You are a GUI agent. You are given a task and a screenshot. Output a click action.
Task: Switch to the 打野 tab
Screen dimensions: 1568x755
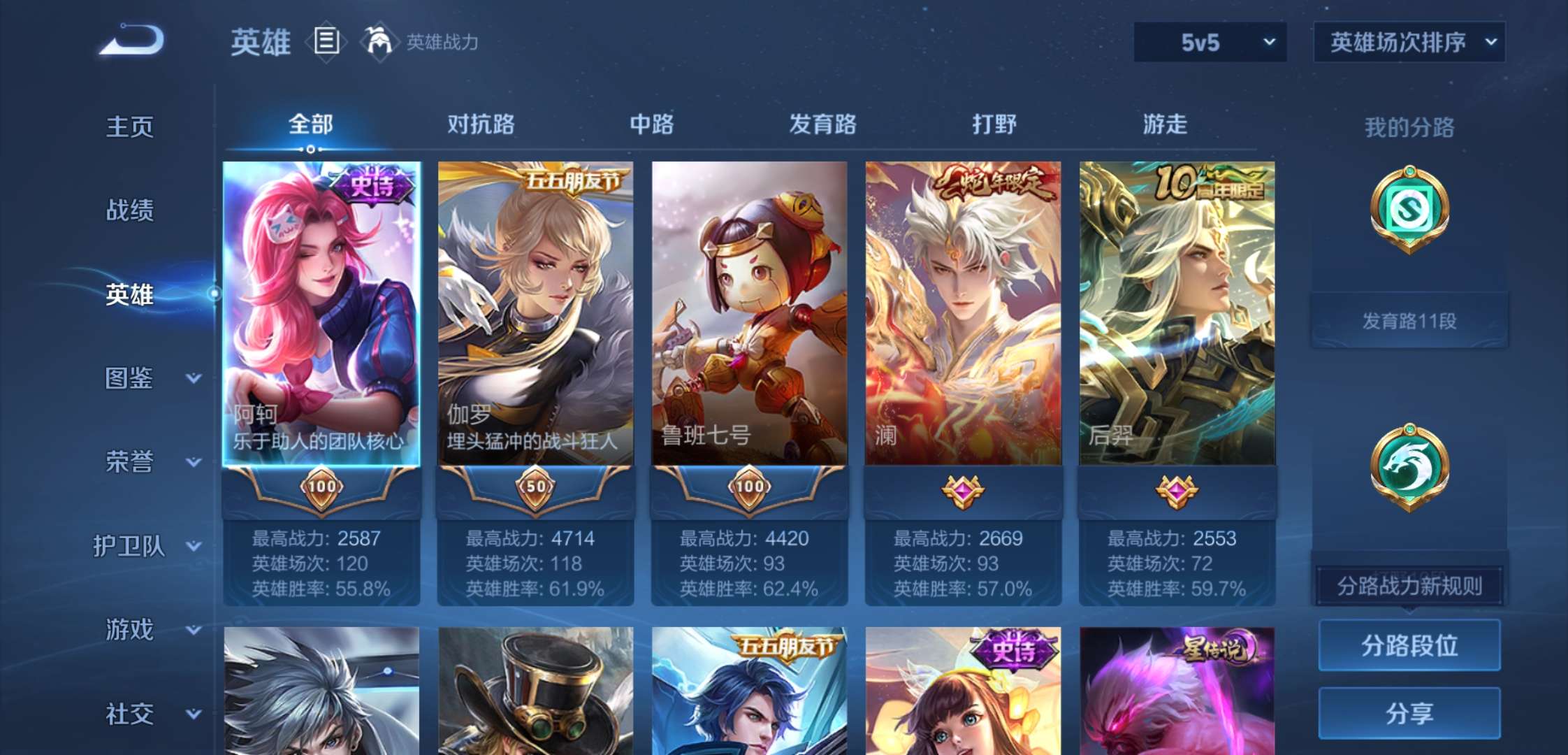point(994,124)
